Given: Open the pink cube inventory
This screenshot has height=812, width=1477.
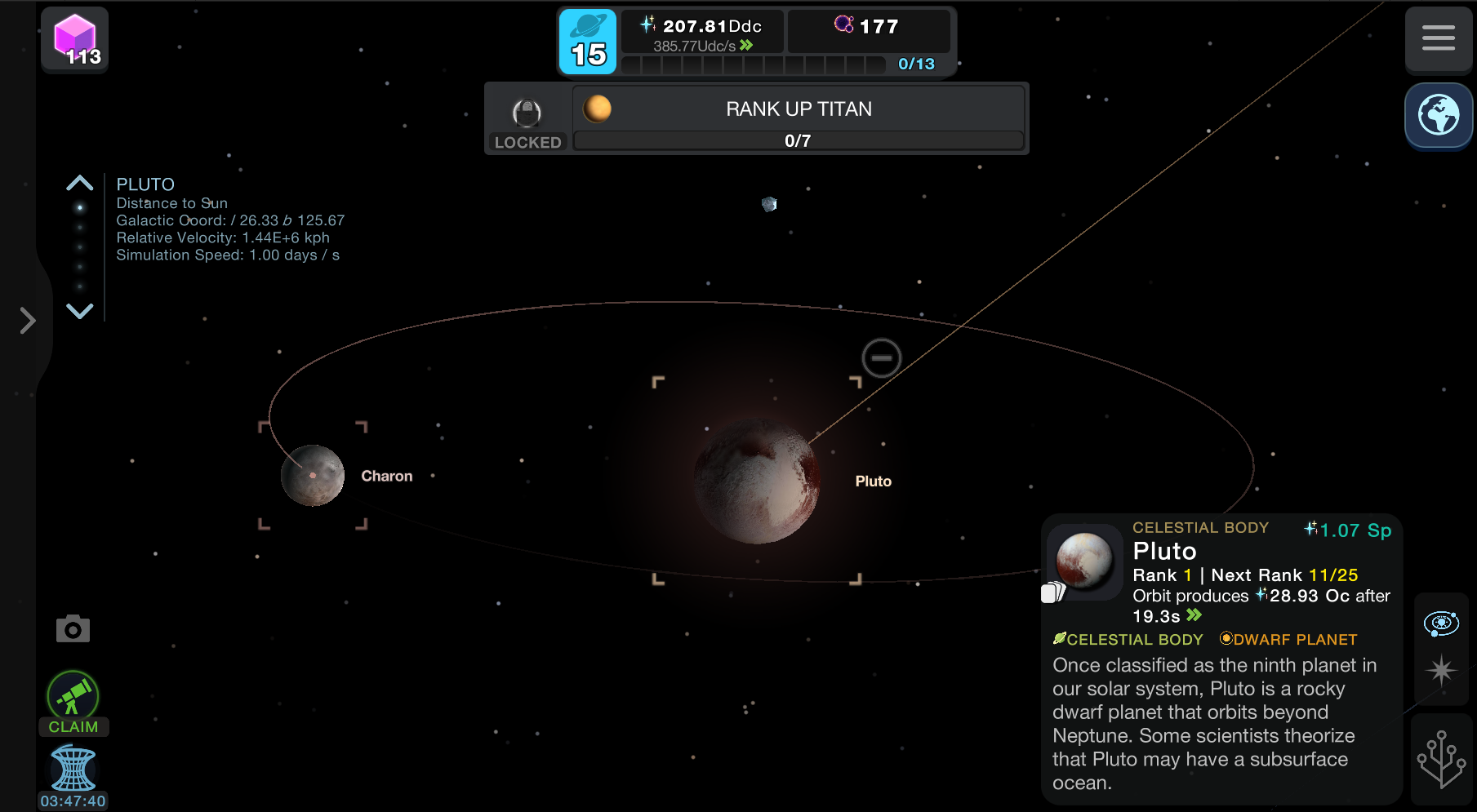Looking at the screenshot, I should click(75, 39).
